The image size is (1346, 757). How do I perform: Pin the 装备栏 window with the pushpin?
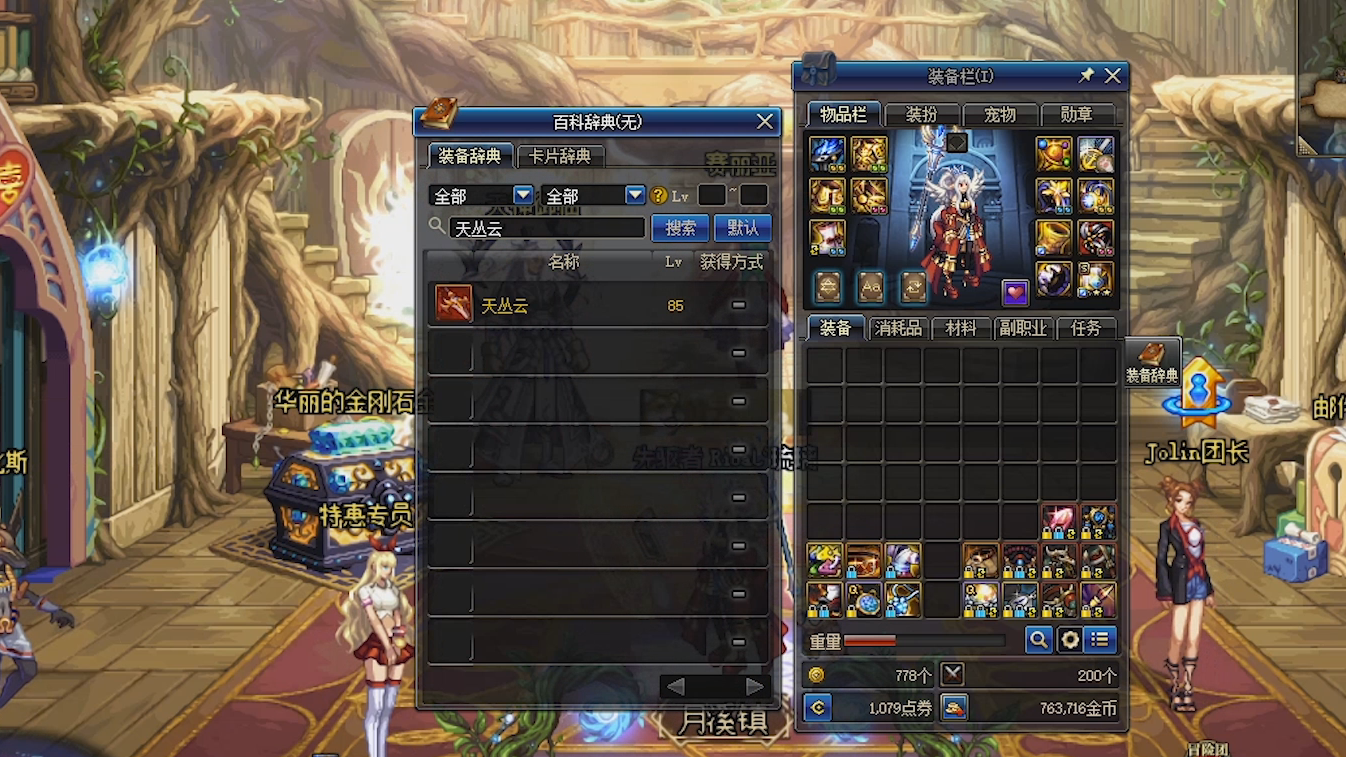1086,75
